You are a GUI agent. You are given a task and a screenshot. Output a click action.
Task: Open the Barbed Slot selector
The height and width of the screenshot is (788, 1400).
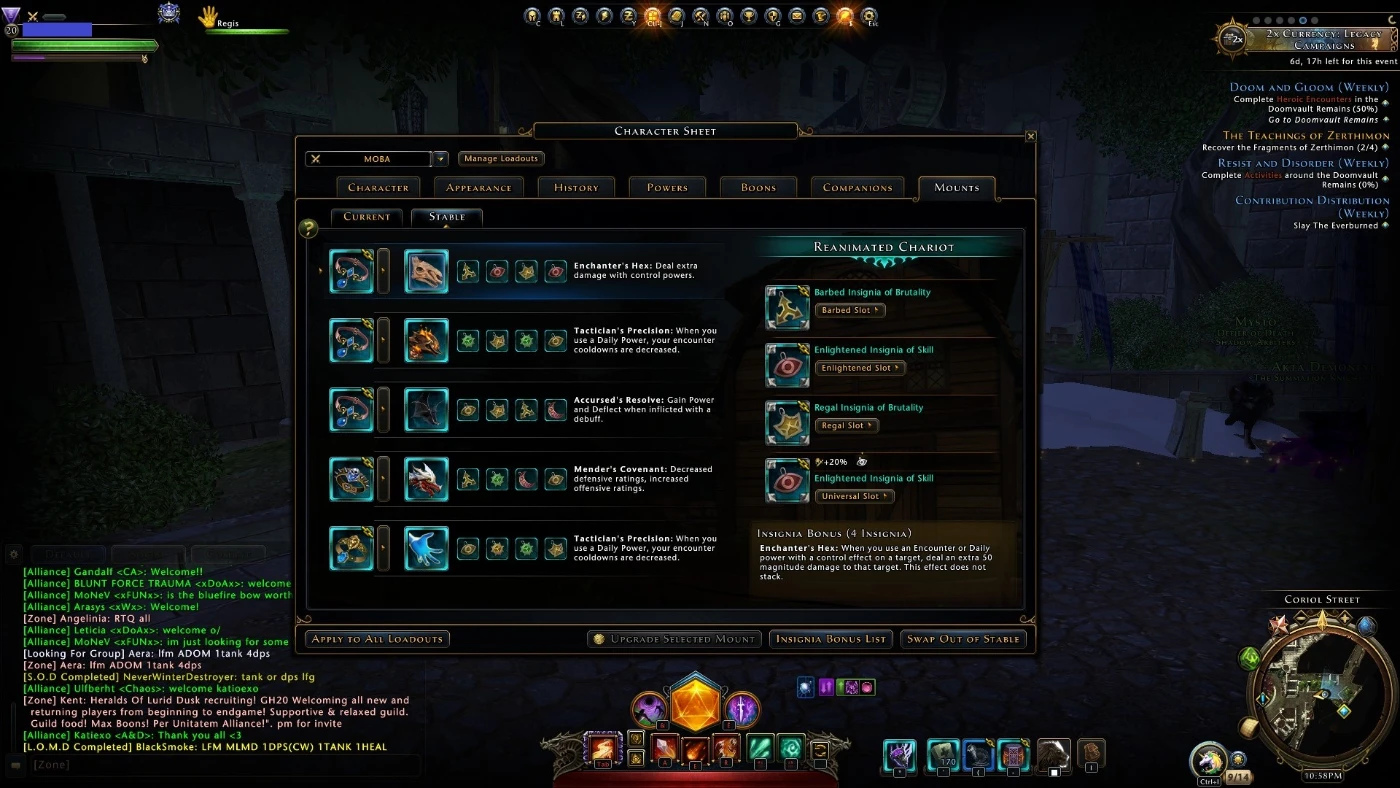click(x=850, y=310)
